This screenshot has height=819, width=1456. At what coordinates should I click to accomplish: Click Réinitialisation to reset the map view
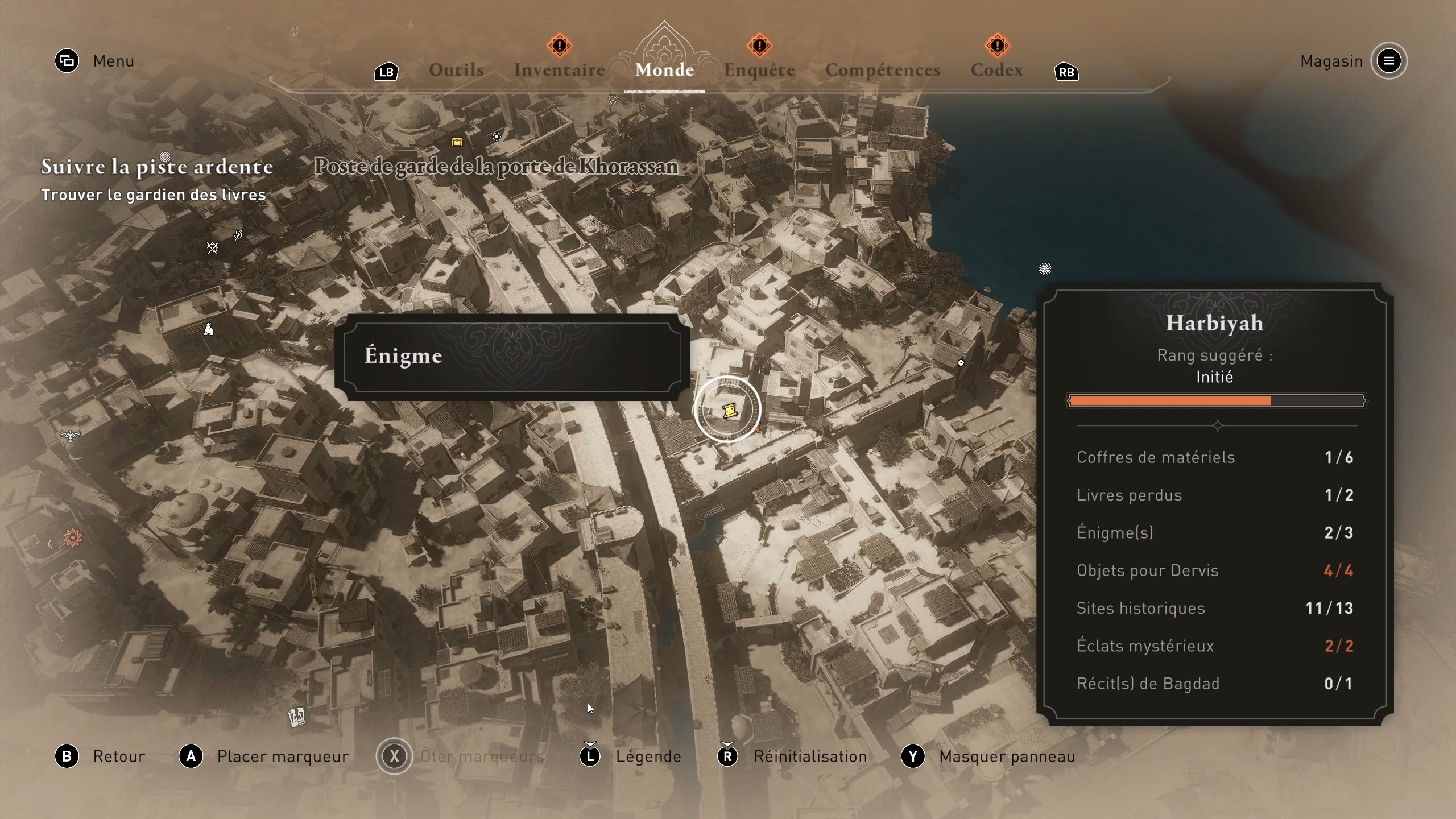[810, 756]
